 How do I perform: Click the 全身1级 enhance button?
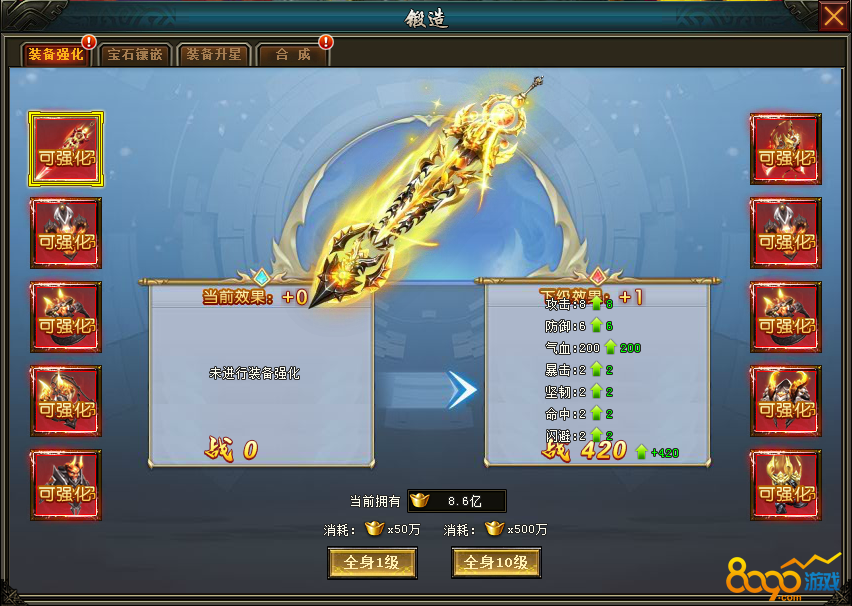coord(372,563)
